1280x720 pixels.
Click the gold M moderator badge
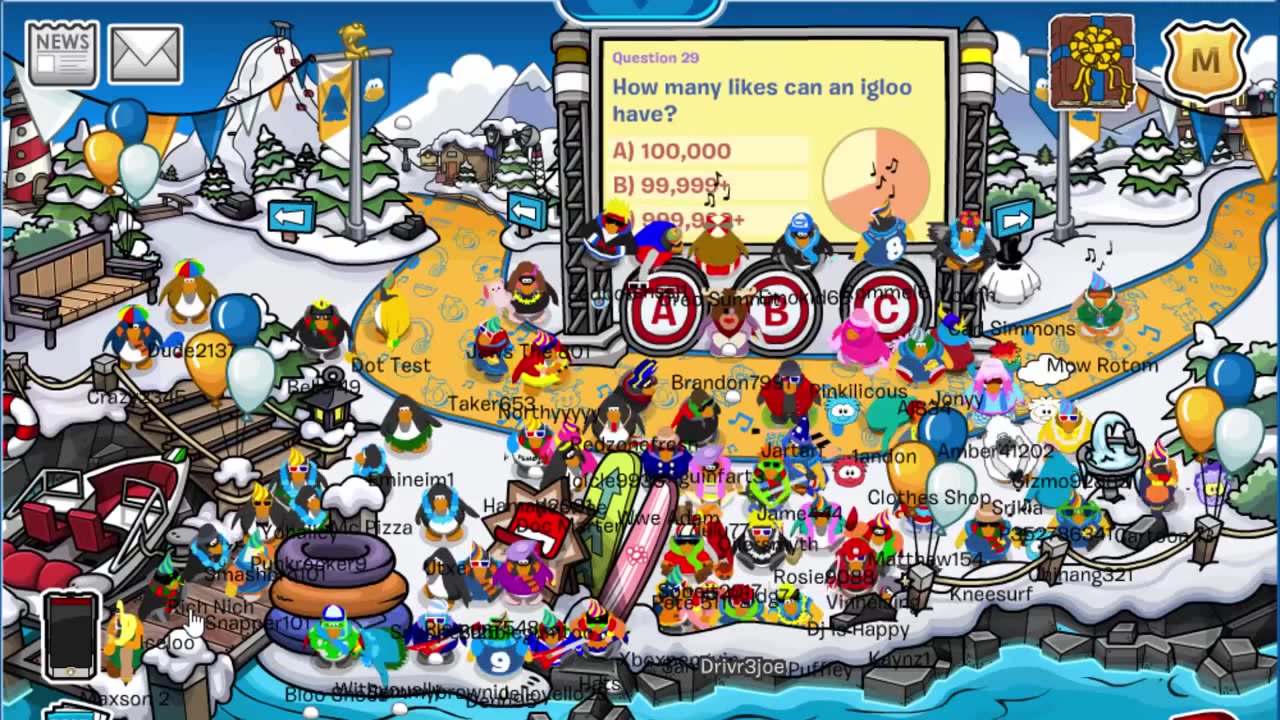1205,62
